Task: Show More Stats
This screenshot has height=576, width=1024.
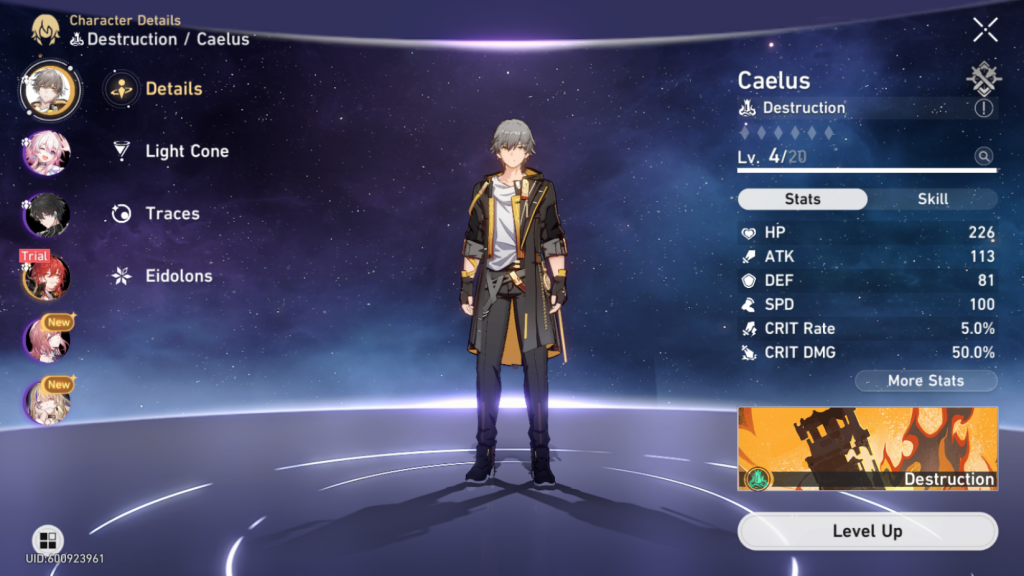Action: (x=925, y=381)
